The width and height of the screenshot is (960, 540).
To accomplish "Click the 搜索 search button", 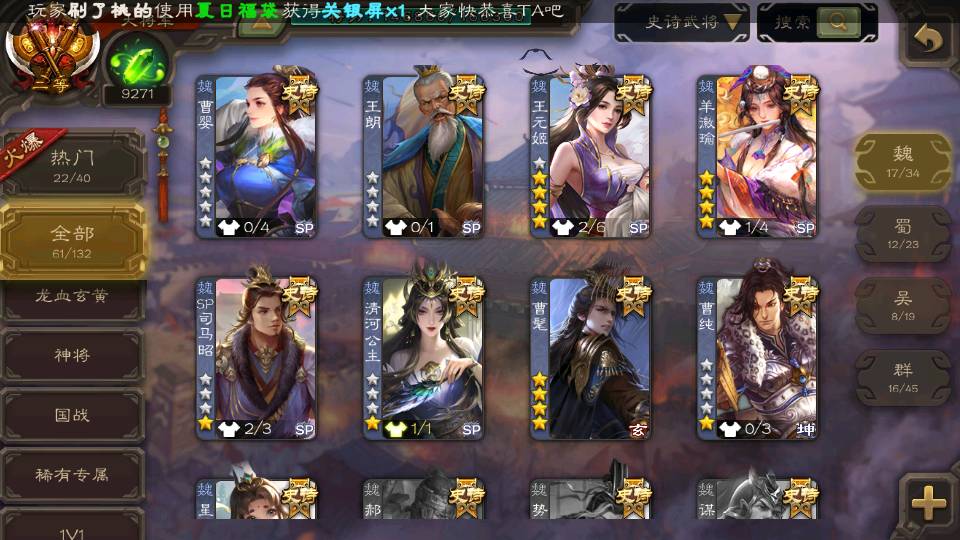I will click(816, 22).
